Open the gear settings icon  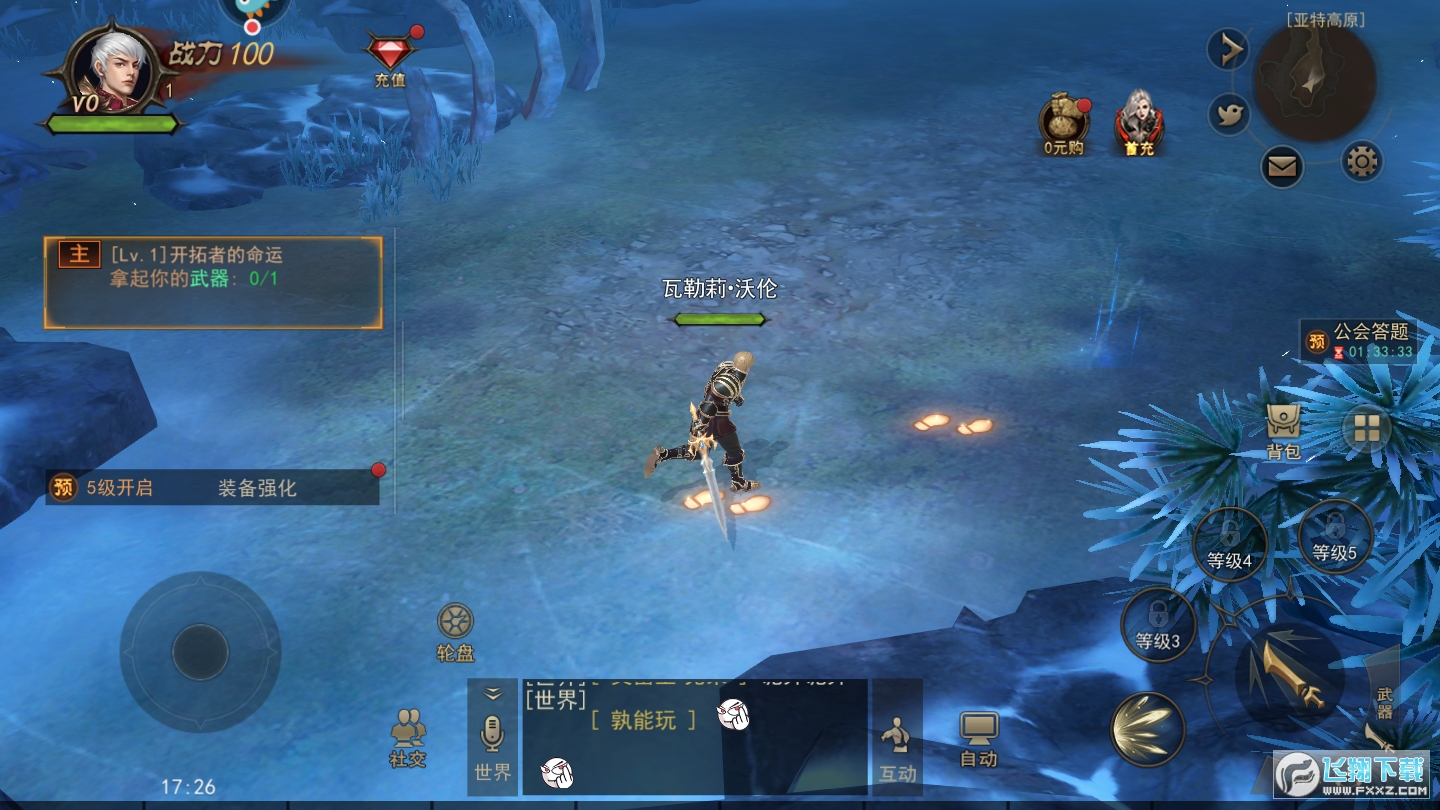coord(1361,160)
